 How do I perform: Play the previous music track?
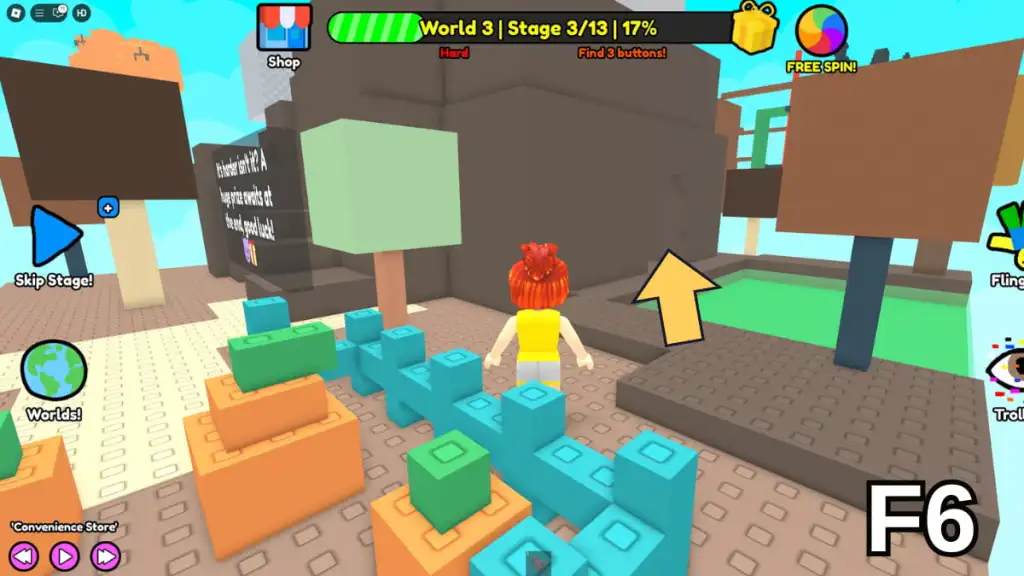[x=23, y=555]
